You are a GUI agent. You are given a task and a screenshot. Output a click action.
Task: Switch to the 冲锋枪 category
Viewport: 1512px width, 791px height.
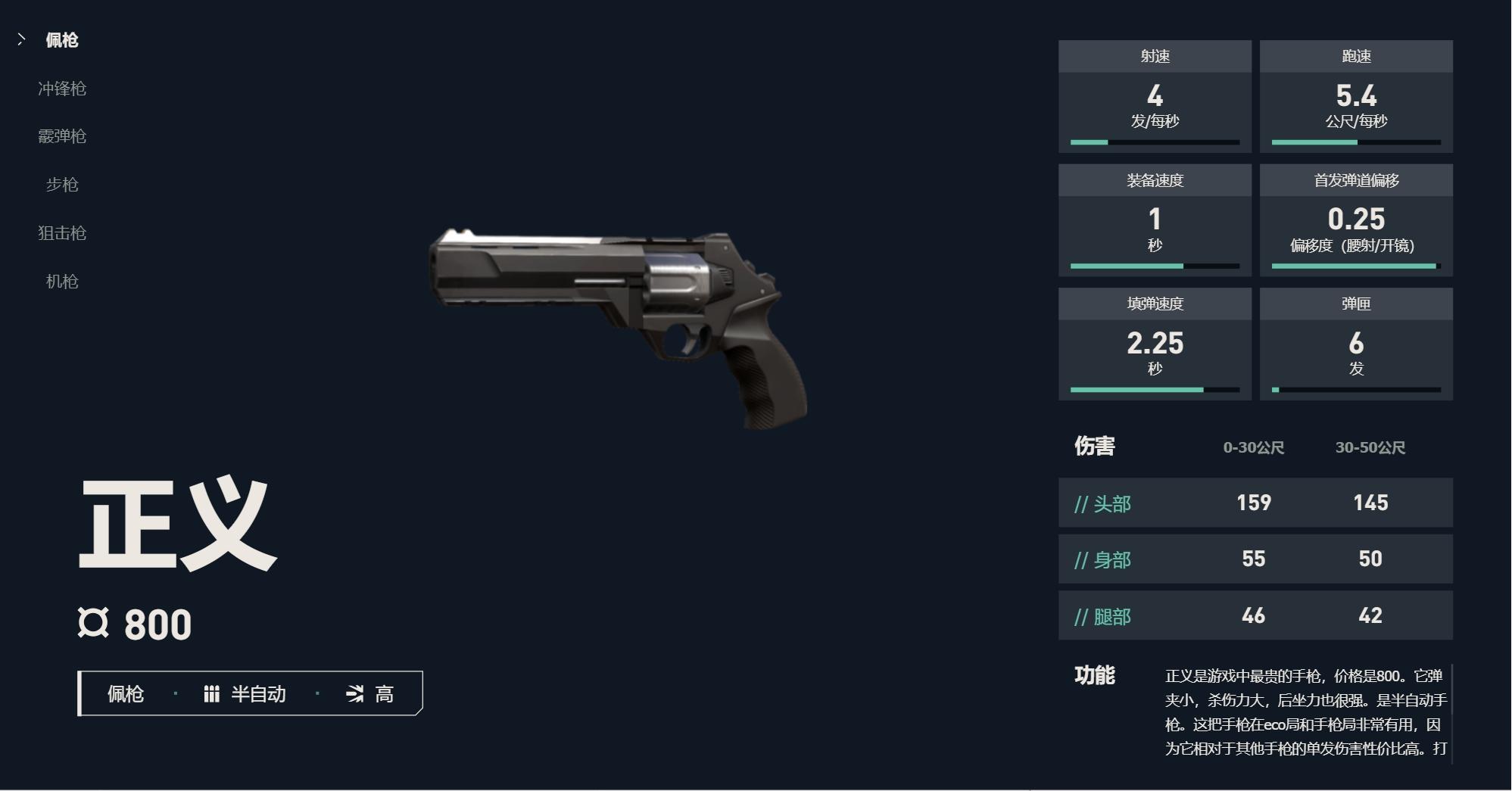62,89
